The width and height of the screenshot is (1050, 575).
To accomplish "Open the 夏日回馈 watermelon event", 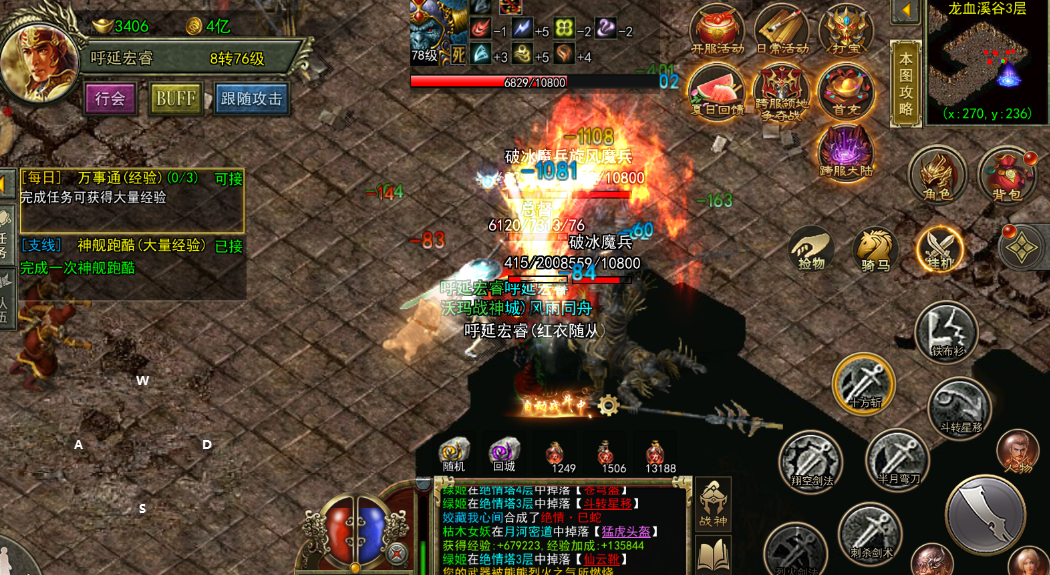I will point(717,90).
